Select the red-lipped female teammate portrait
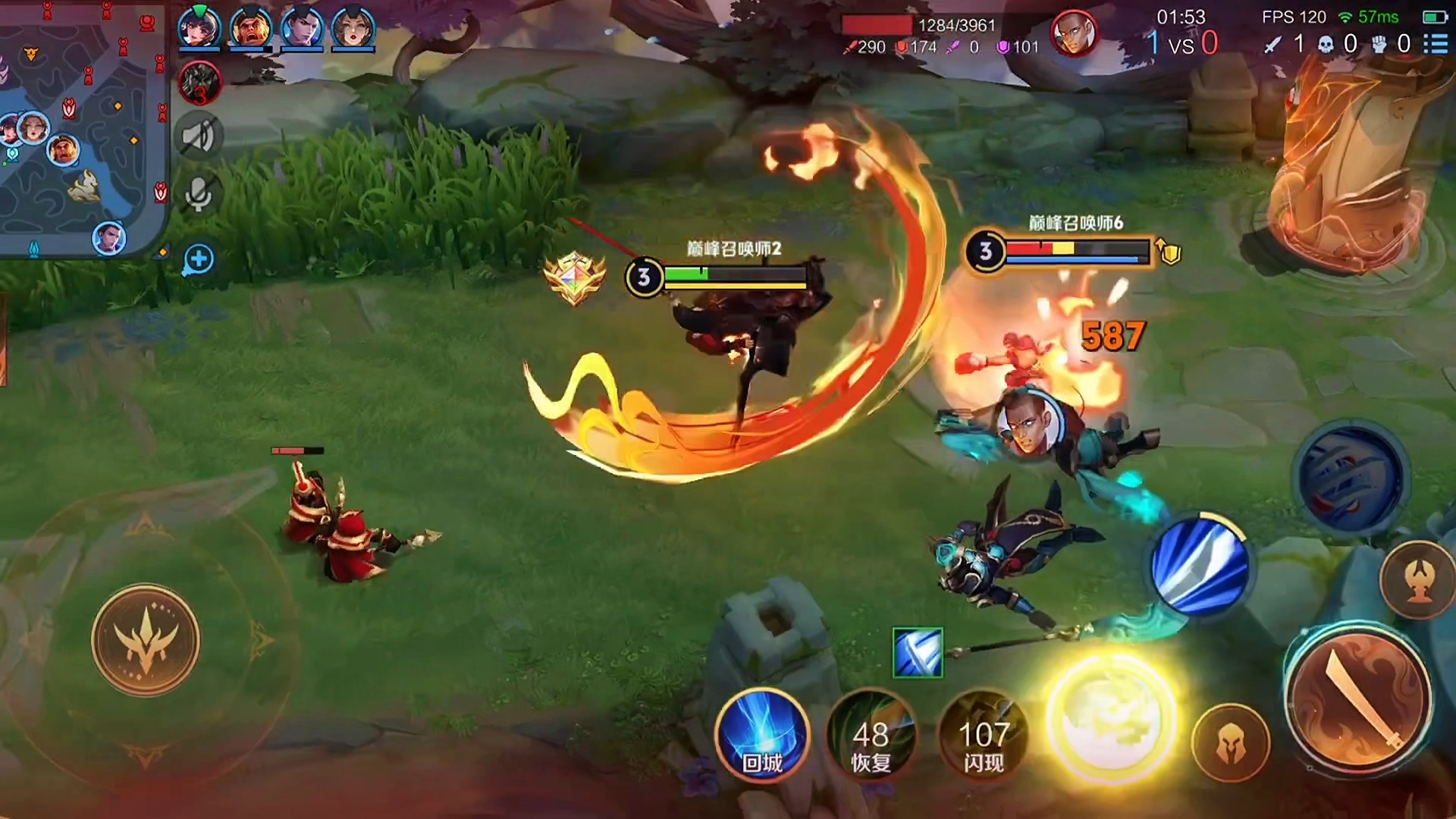Image resolution: width=1456 pixels, height=819 pixels. pos(353,27)
